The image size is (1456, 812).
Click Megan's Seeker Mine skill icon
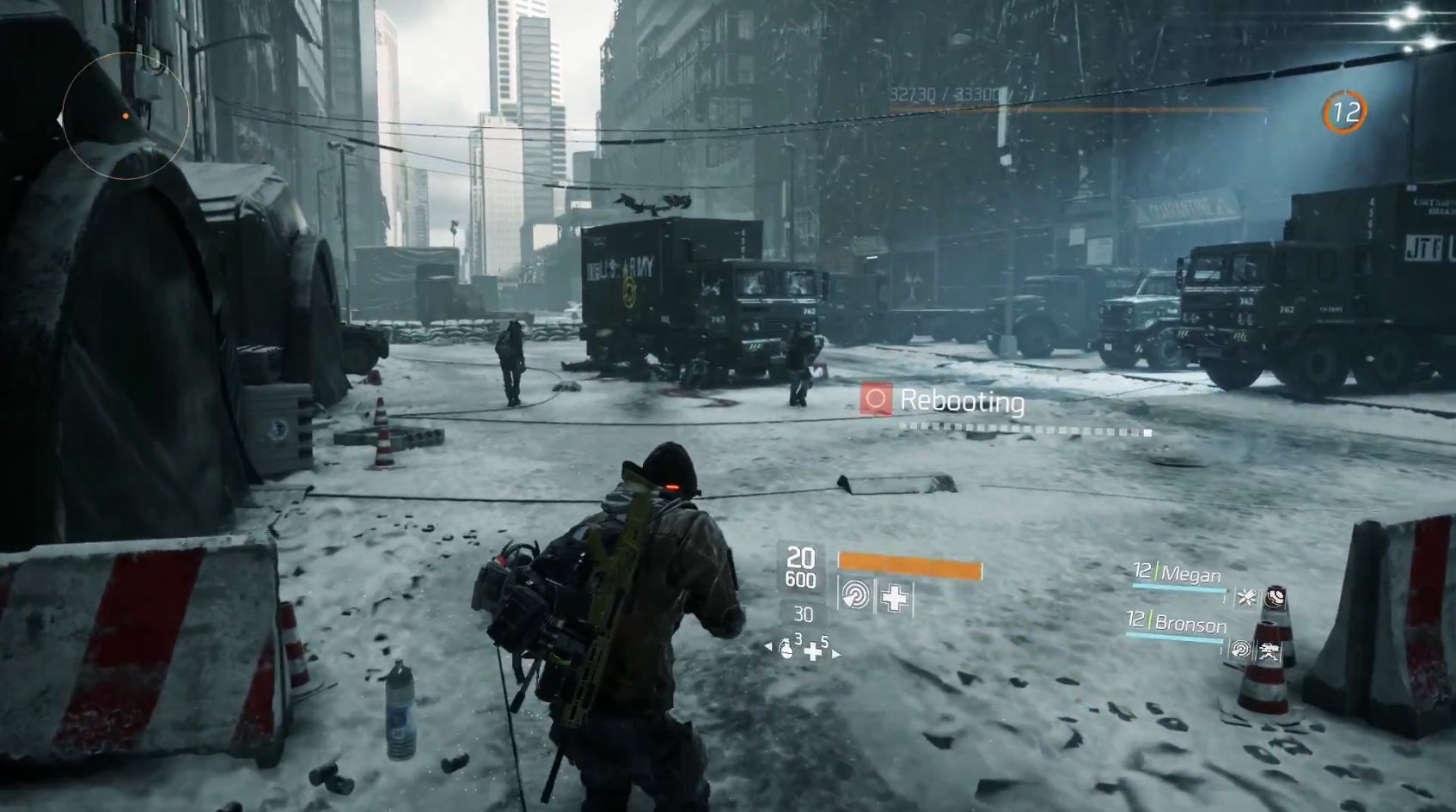1245,598
